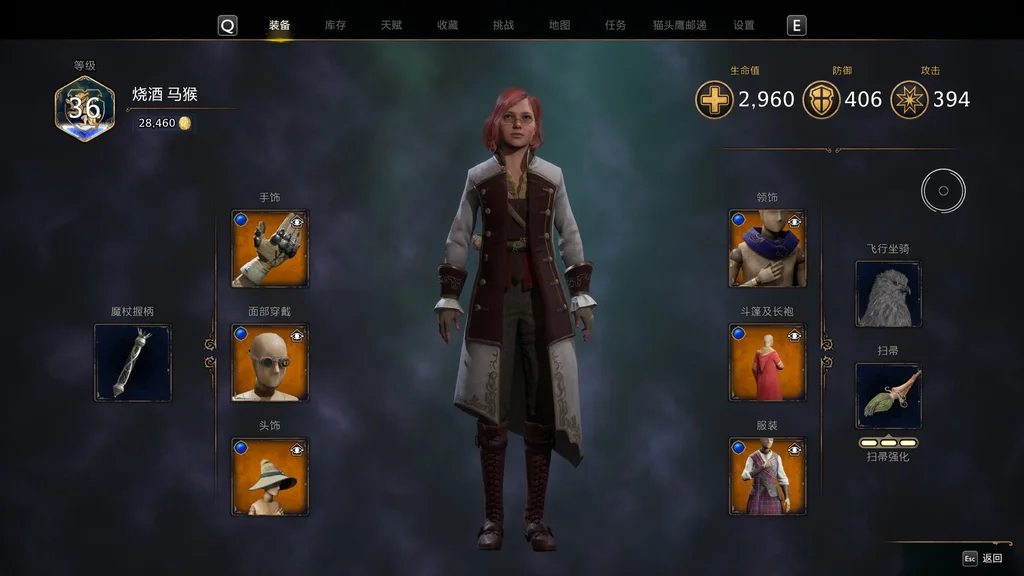The height and width of the screenshot is (576, 1024).
Task: Select the 手饰 gloves slot
Action: click(269, 249)
